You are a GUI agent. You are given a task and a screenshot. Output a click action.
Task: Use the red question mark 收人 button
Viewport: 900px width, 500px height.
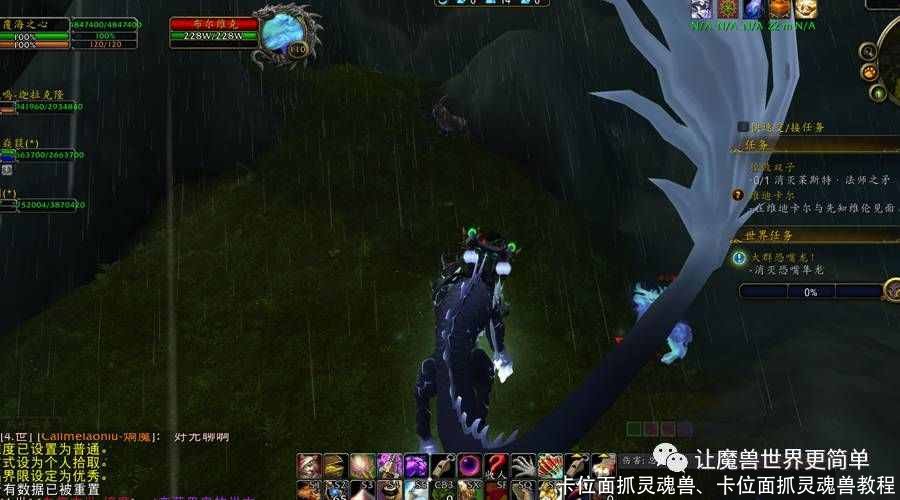(x=497, y=466)
